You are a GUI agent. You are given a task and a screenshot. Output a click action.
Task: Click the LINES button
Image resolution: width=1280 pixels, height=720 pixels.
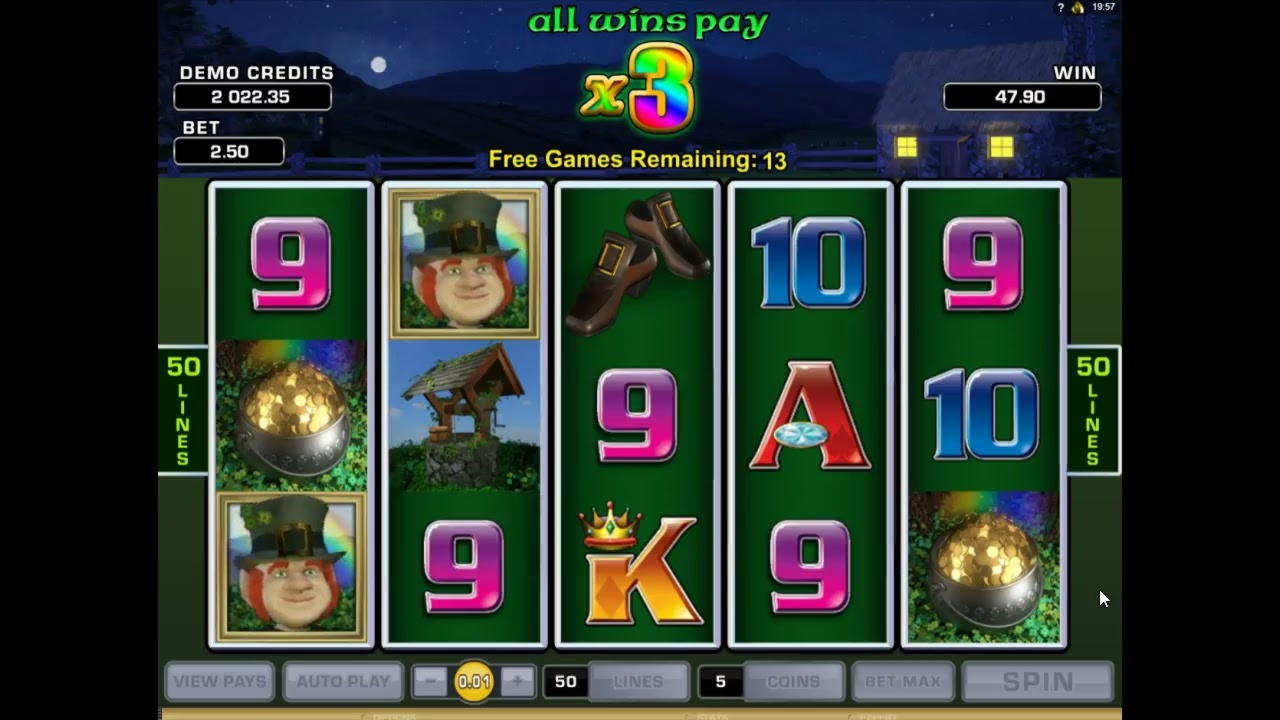[x=638, y=681]
